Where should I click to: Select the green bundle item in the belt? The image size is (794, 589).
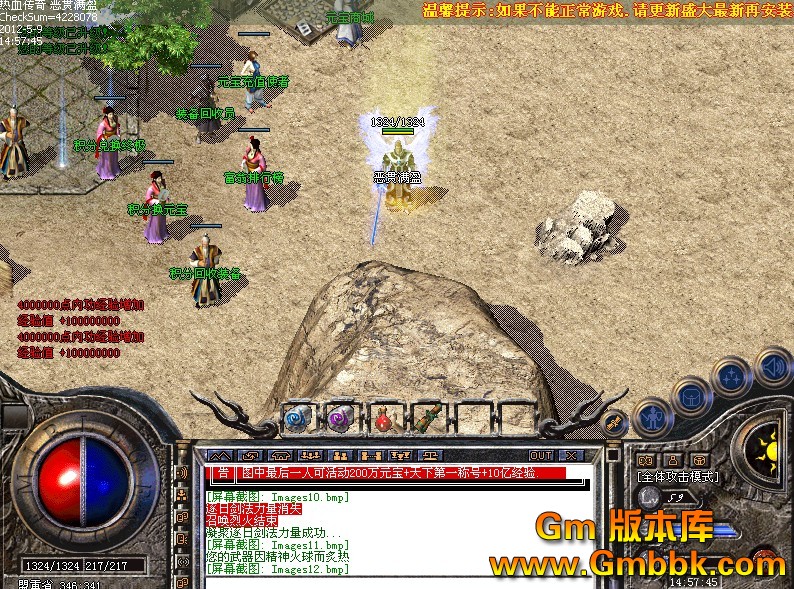[426, 418]
